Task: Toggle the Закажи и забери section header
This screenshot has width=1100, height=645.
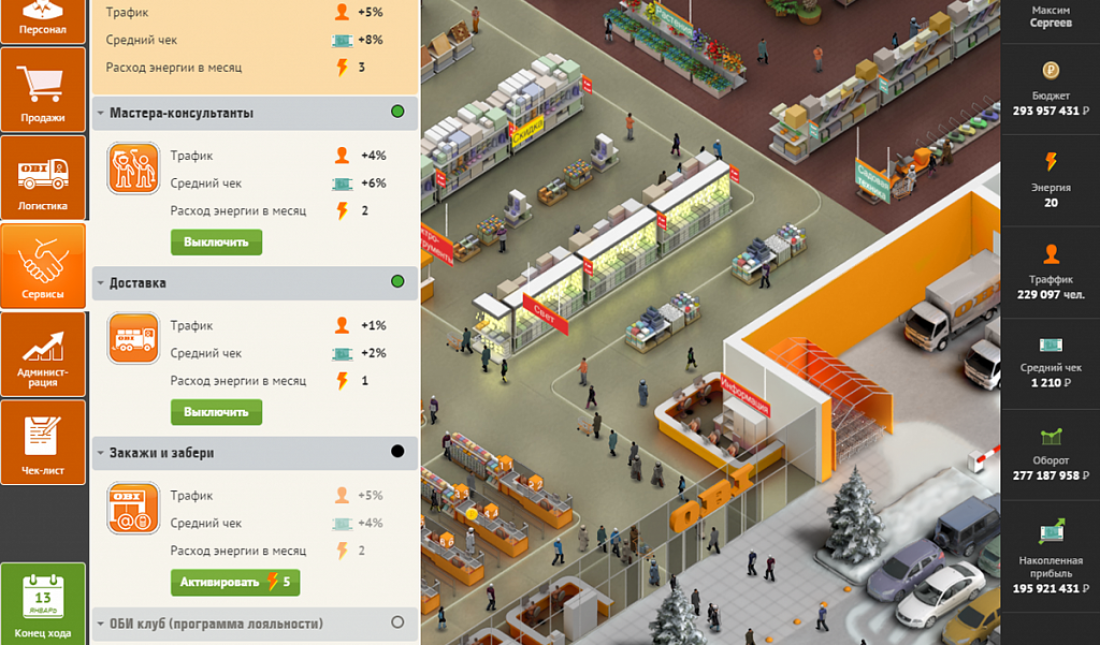Action: click(x=162, y=453)
